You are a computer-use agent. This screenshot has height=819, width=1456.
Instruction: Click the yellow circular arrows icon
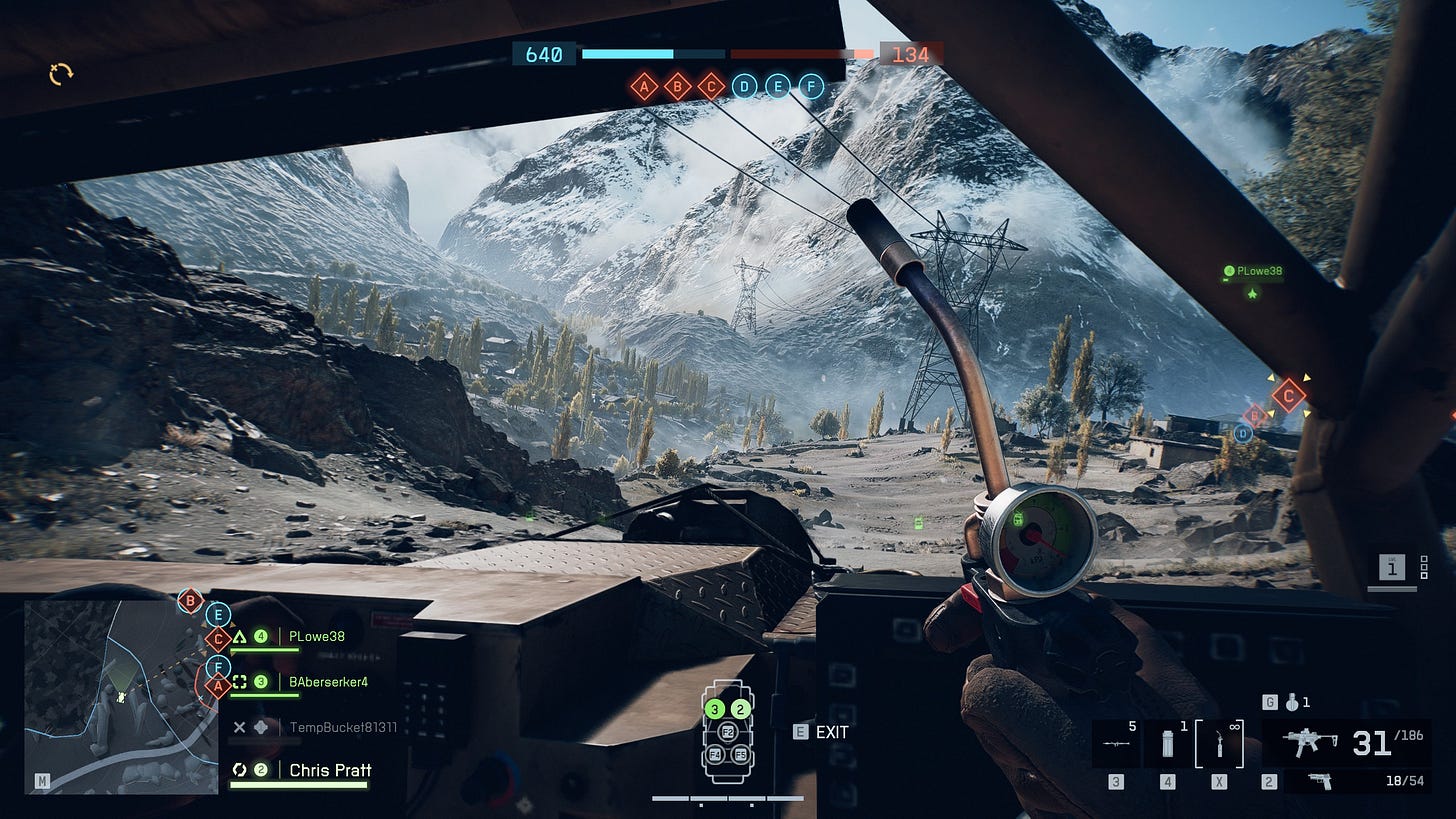[61, 73]
